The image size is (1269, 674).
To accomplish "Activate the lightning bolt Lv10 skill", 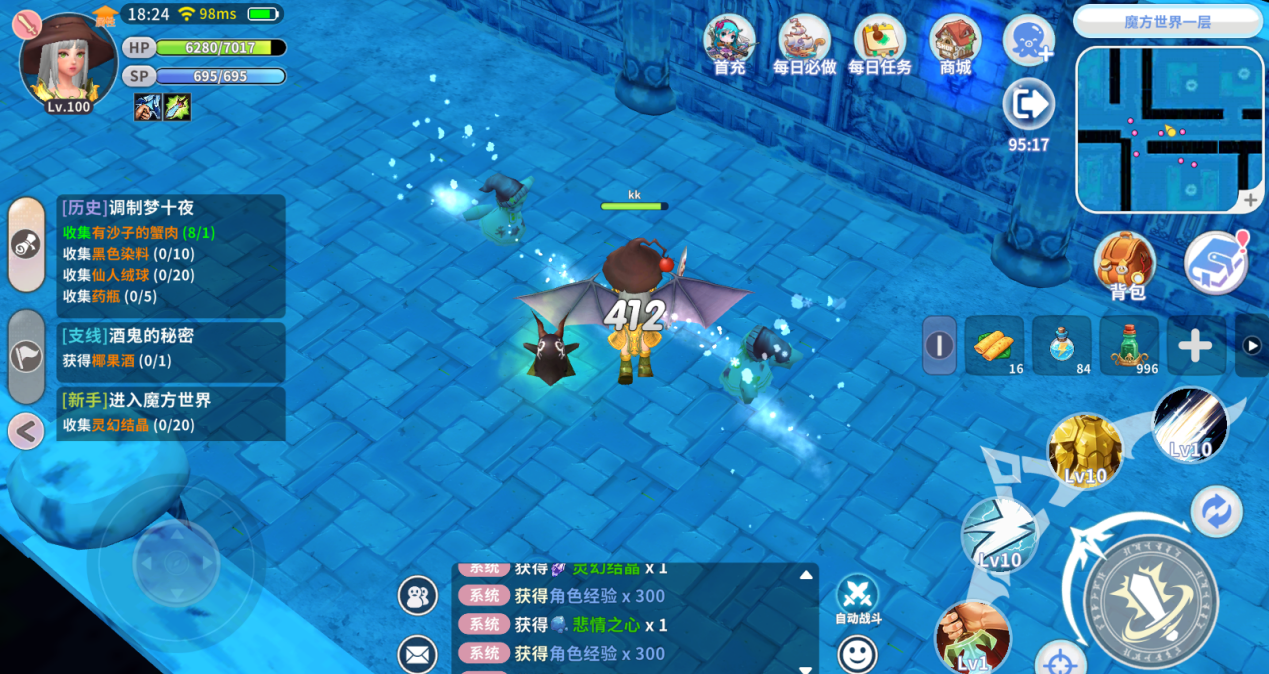I will 999,535.
